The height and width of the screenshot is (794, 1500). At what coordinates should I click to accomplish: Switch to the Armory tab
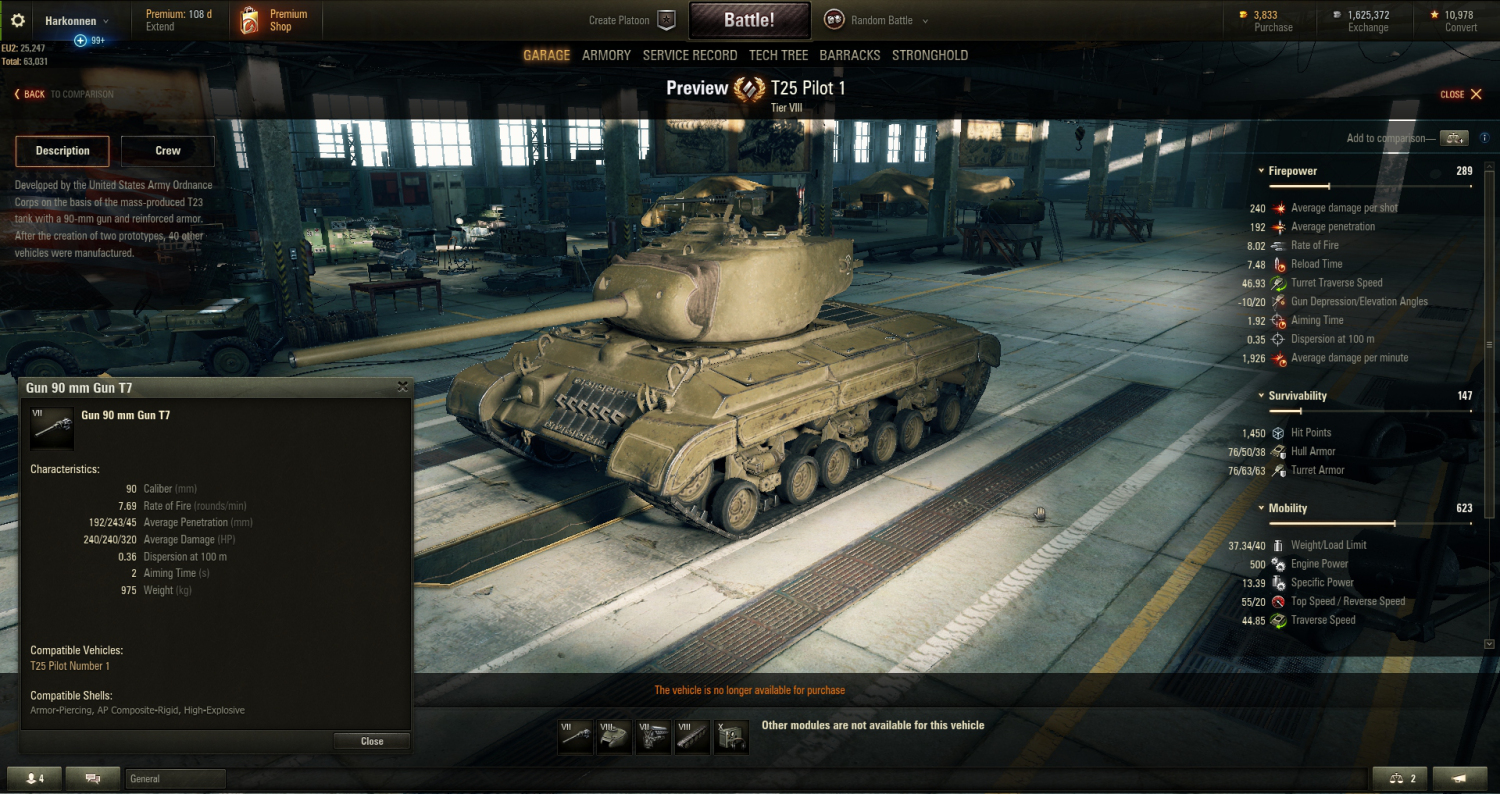(606, 55)
